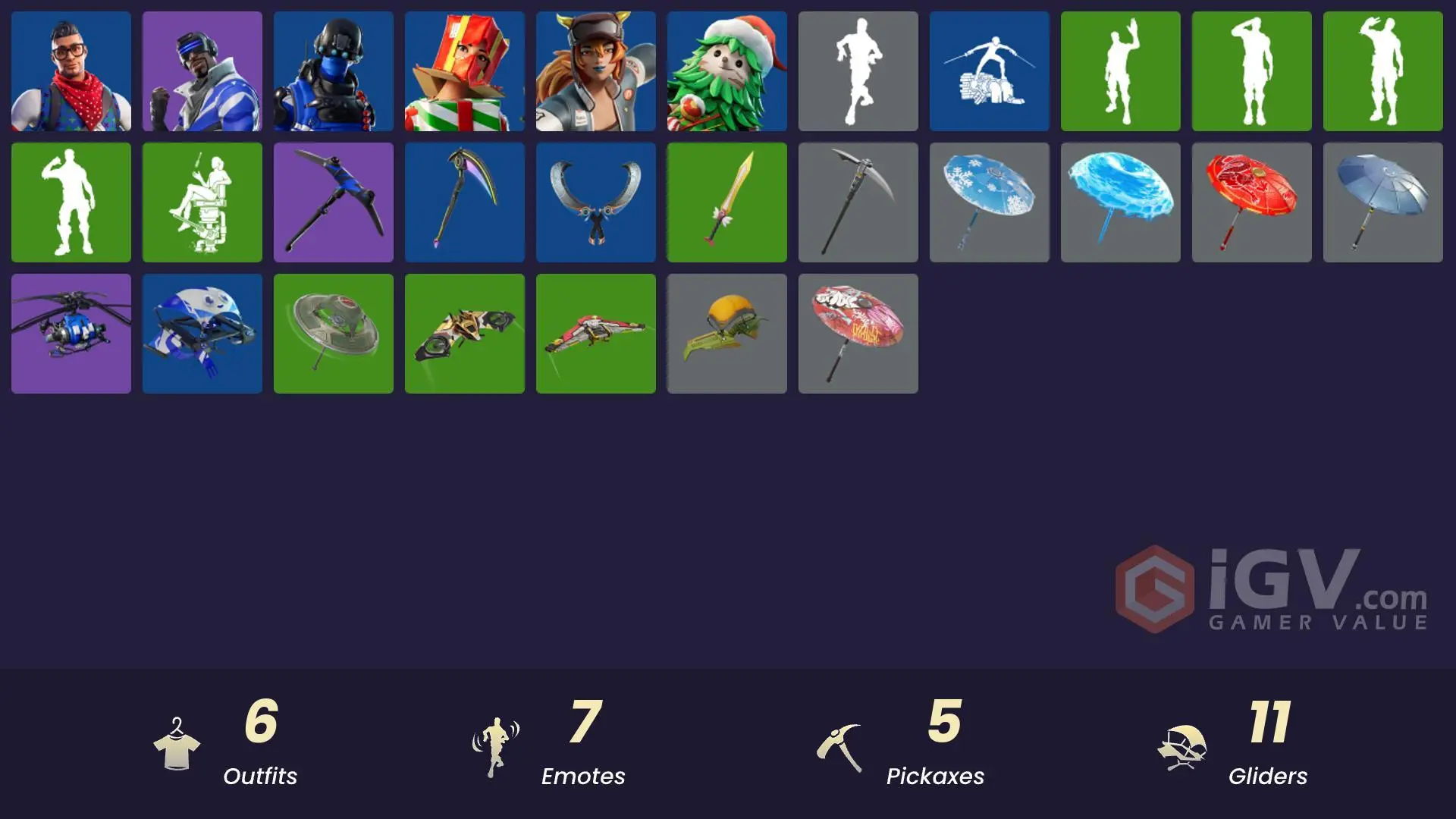The width and height of the screenshot is (1456, 819).
Task: Open the helicopter glider on purple background
Action: [71, 334]
